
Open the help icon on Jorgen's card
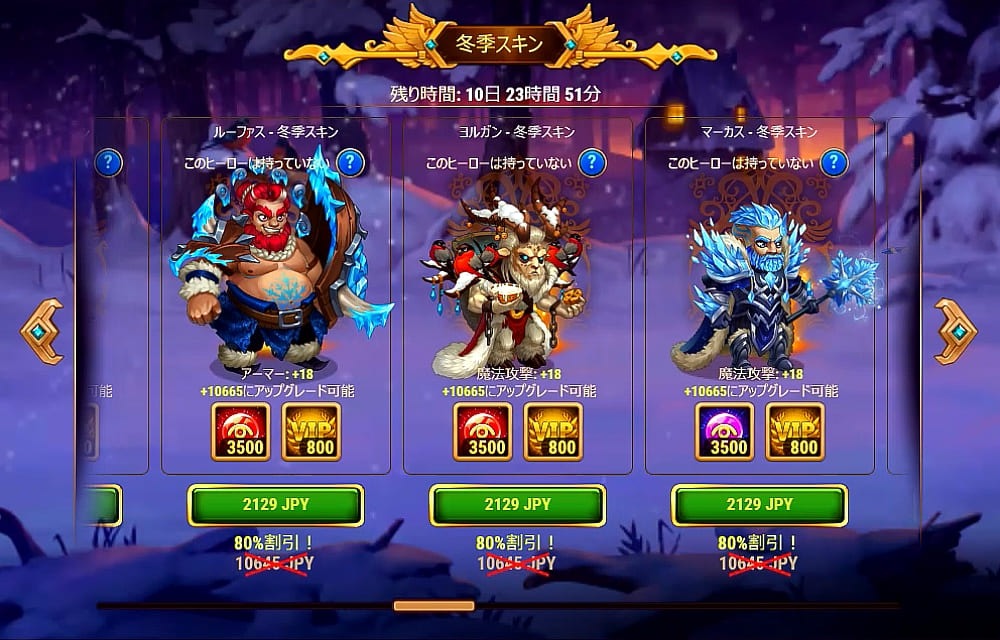pos(592,162)
